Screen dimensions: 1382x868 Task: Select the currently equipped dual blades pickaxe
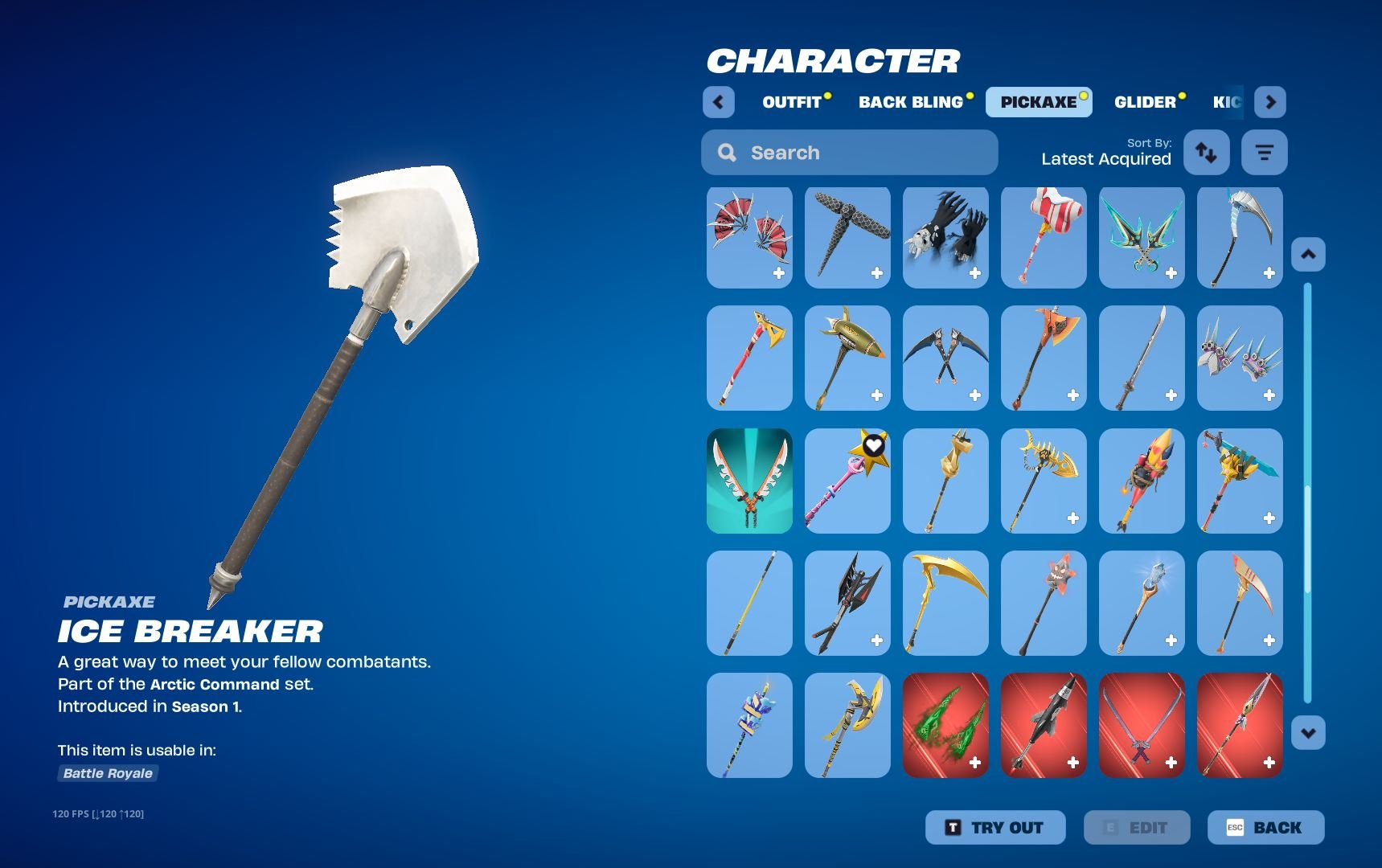coord(748,481)
